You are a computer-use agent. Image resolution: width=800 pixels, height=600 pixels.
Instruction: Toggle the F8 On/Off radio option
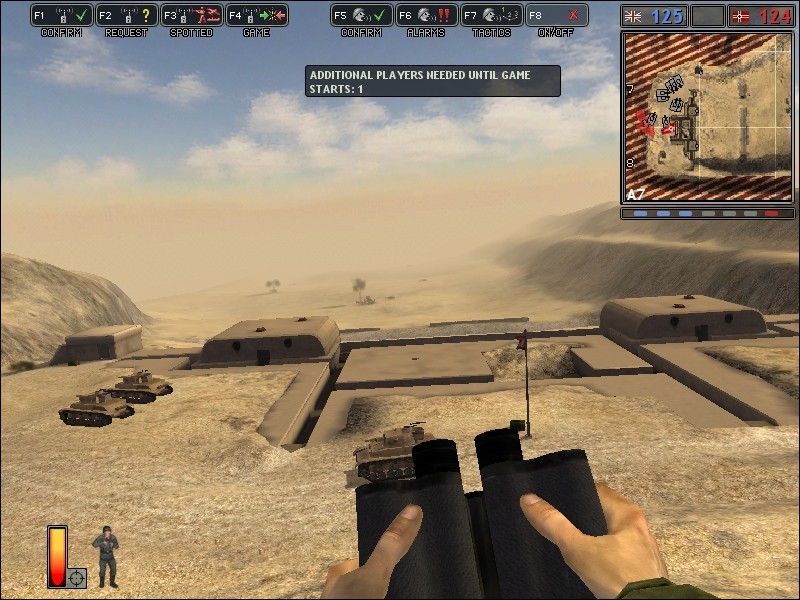click(556, 16)
